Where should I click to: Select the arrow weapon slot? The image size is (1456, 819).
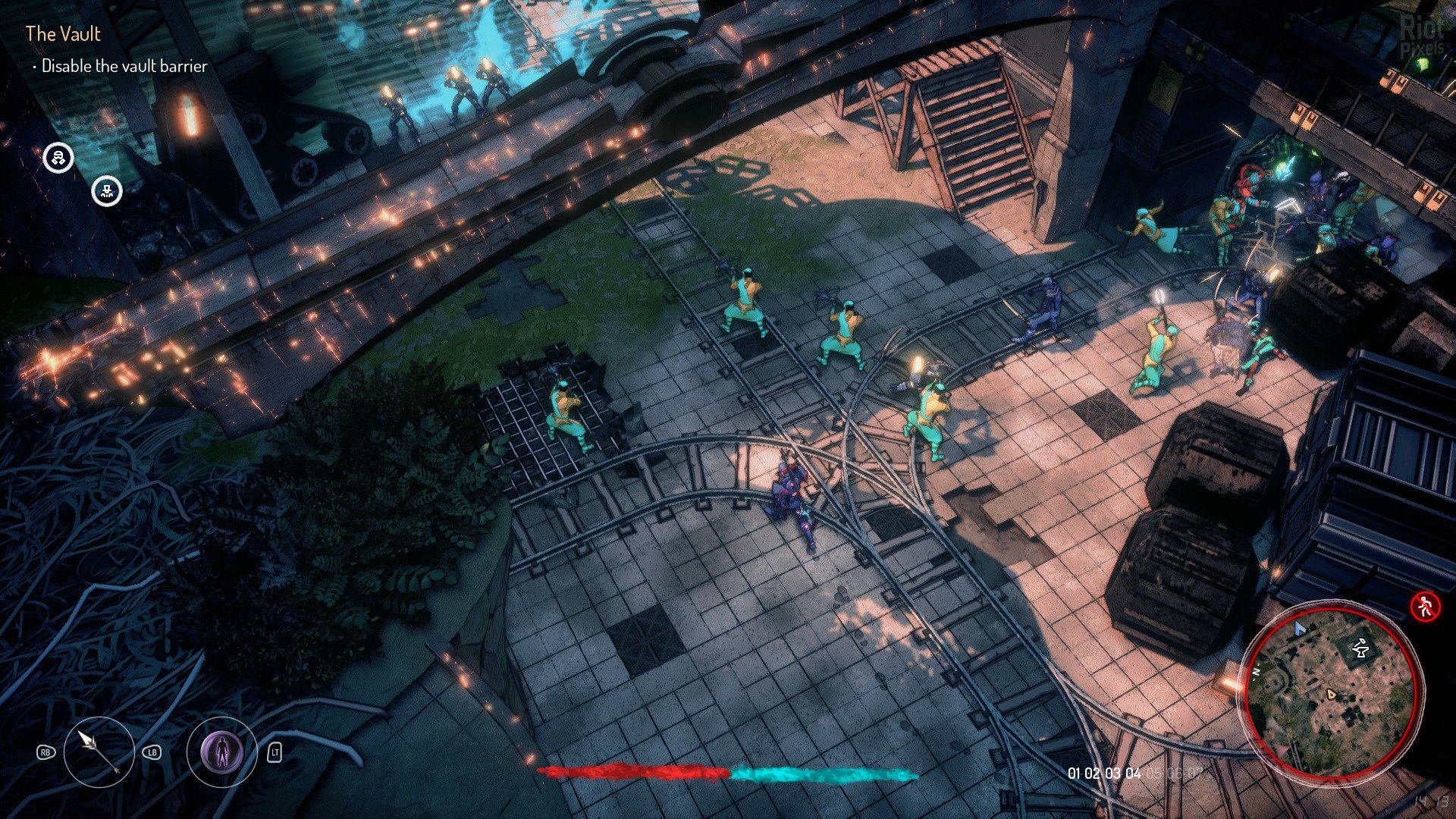(99, 752)
